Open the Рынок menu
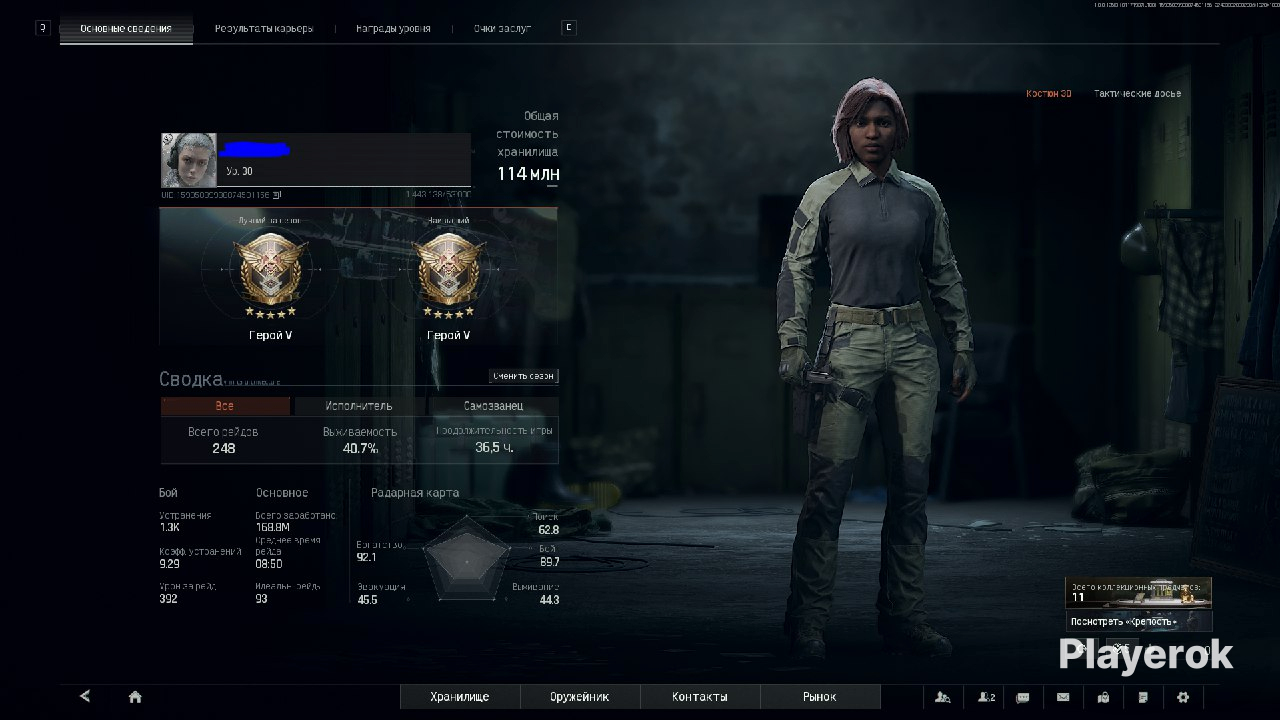The width and height of the screenshot is (1280, 720). point(820,697)
